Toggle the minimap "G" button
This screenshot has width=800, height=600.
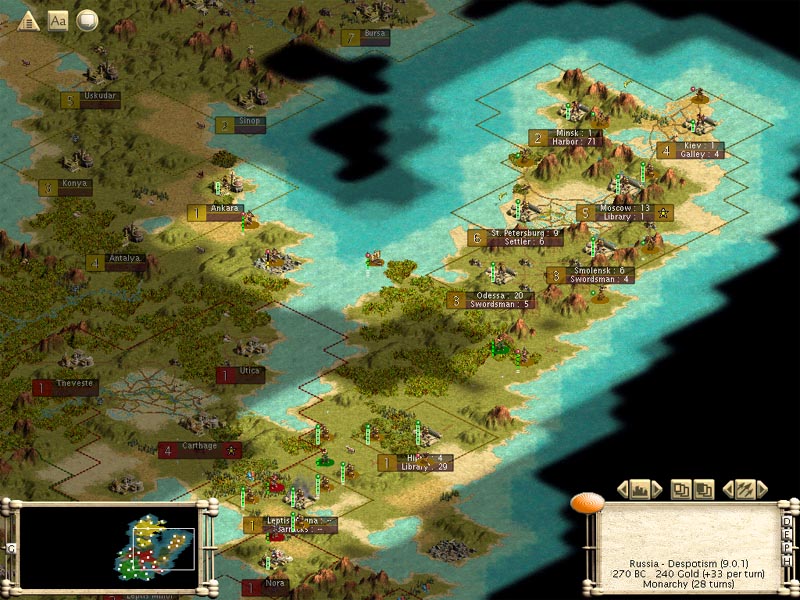[x=11, y=547]
